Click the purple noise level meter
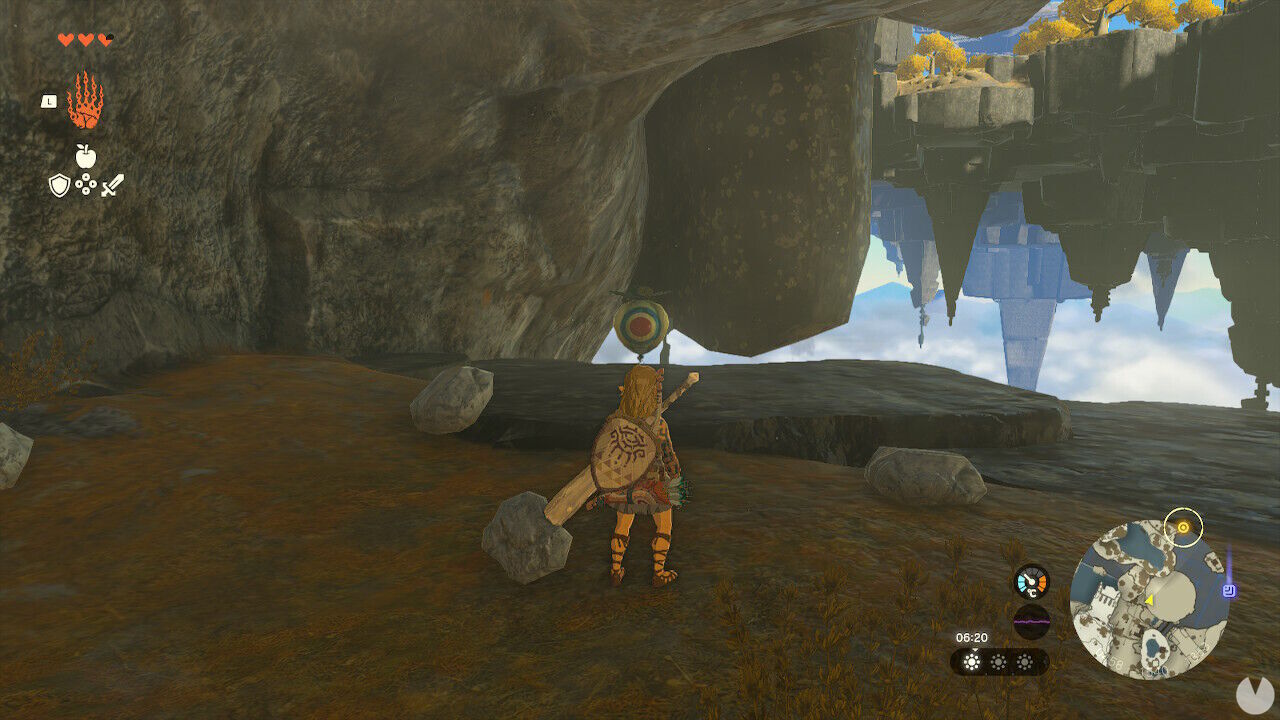This screenshot has width=1280, height=720. (1032, 621)
